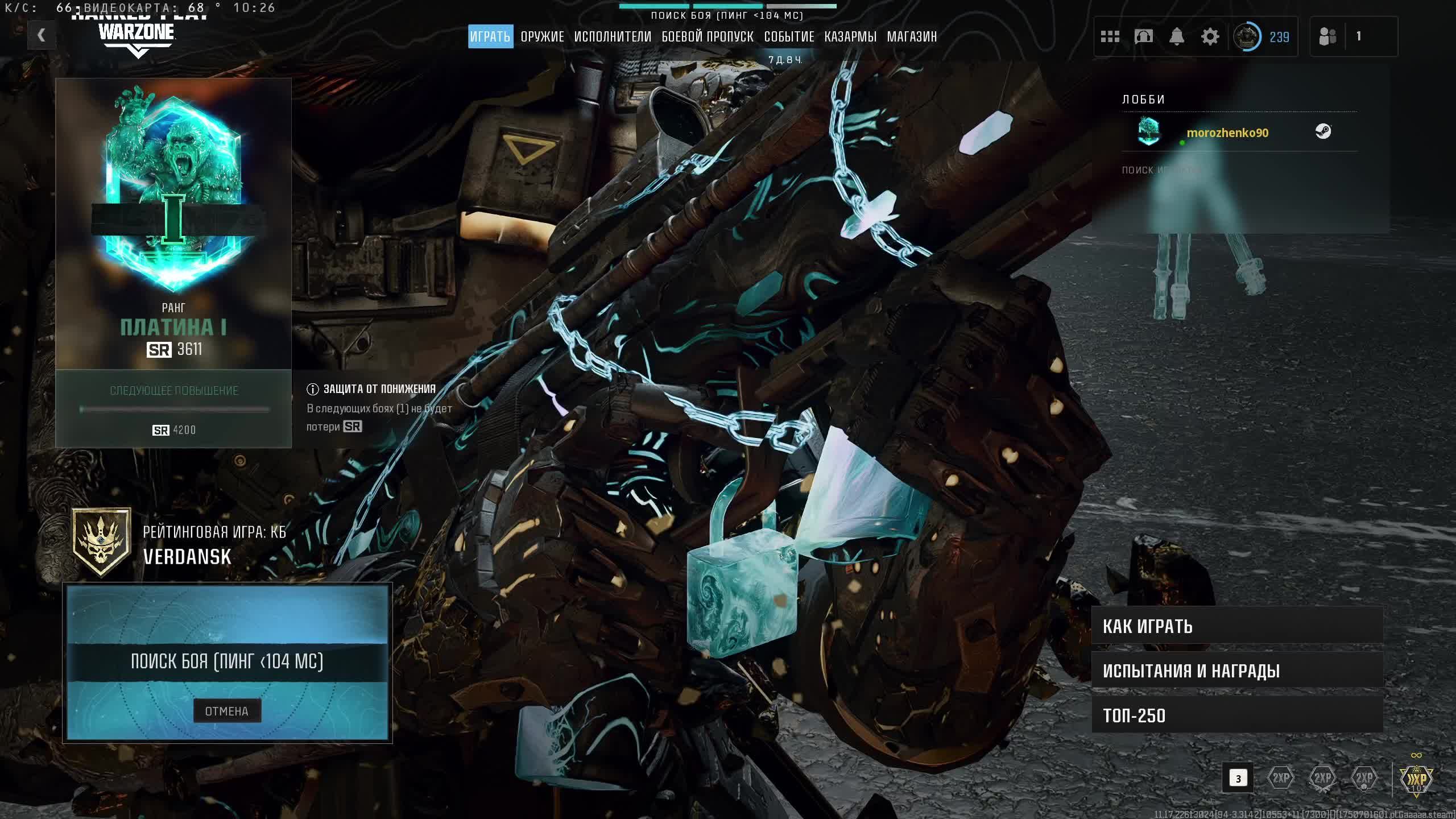View the ТОП-250 leaderboard

click(x=1237, y=715)
